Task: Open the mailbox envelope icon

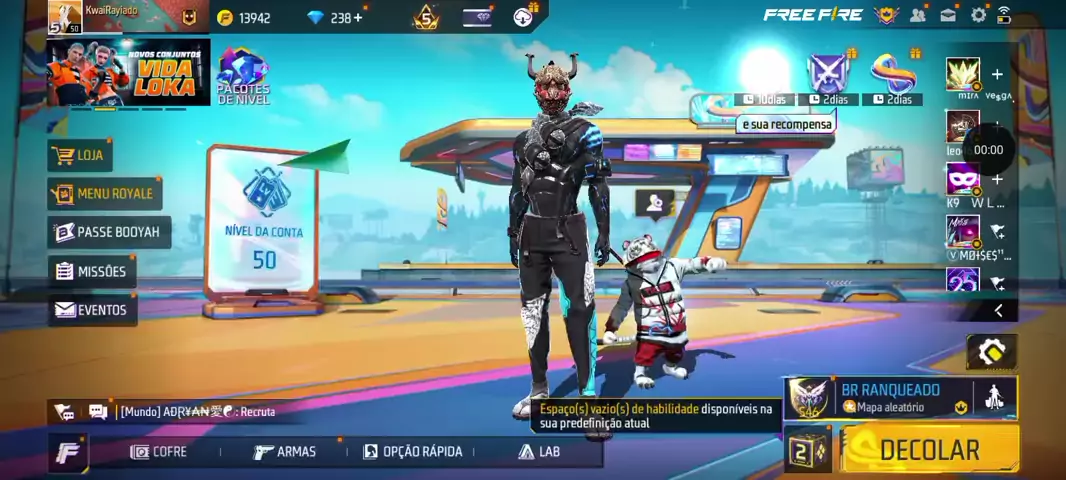Action: [948, 15]
